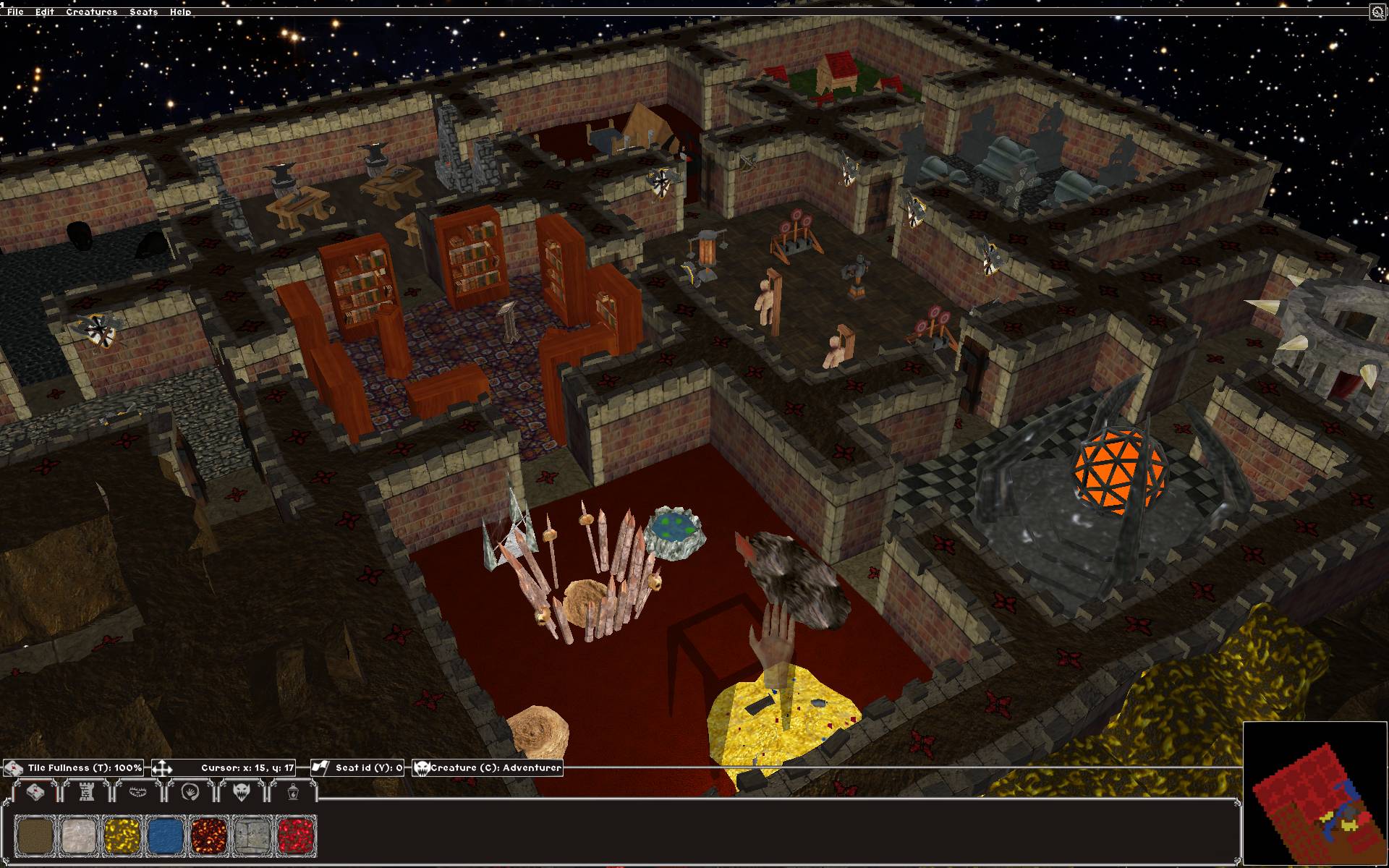Open the Help menu
1389x868 pixels.
pos(180,12)
